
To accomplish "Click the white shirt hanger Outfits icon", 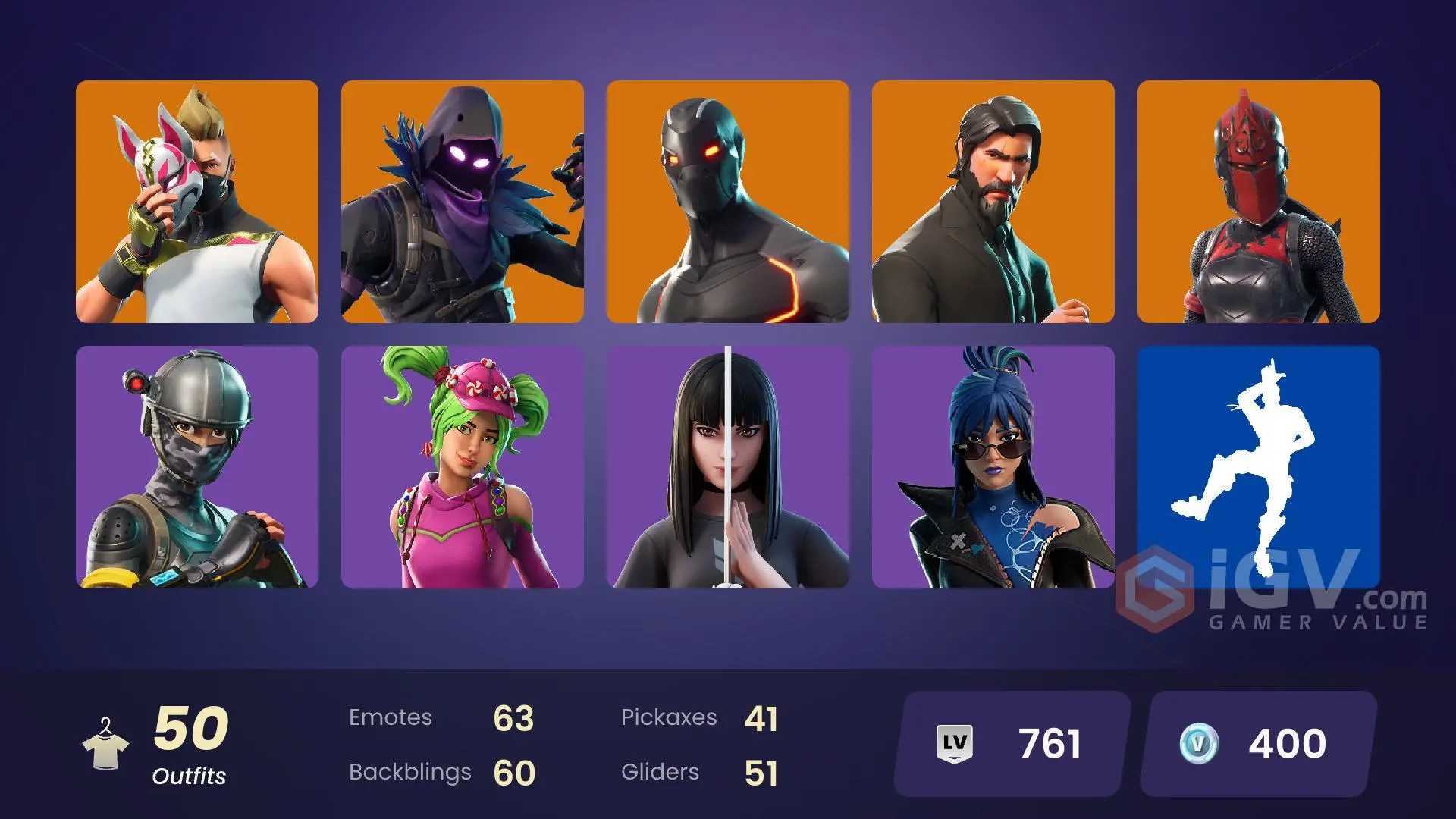I will 106,743.
